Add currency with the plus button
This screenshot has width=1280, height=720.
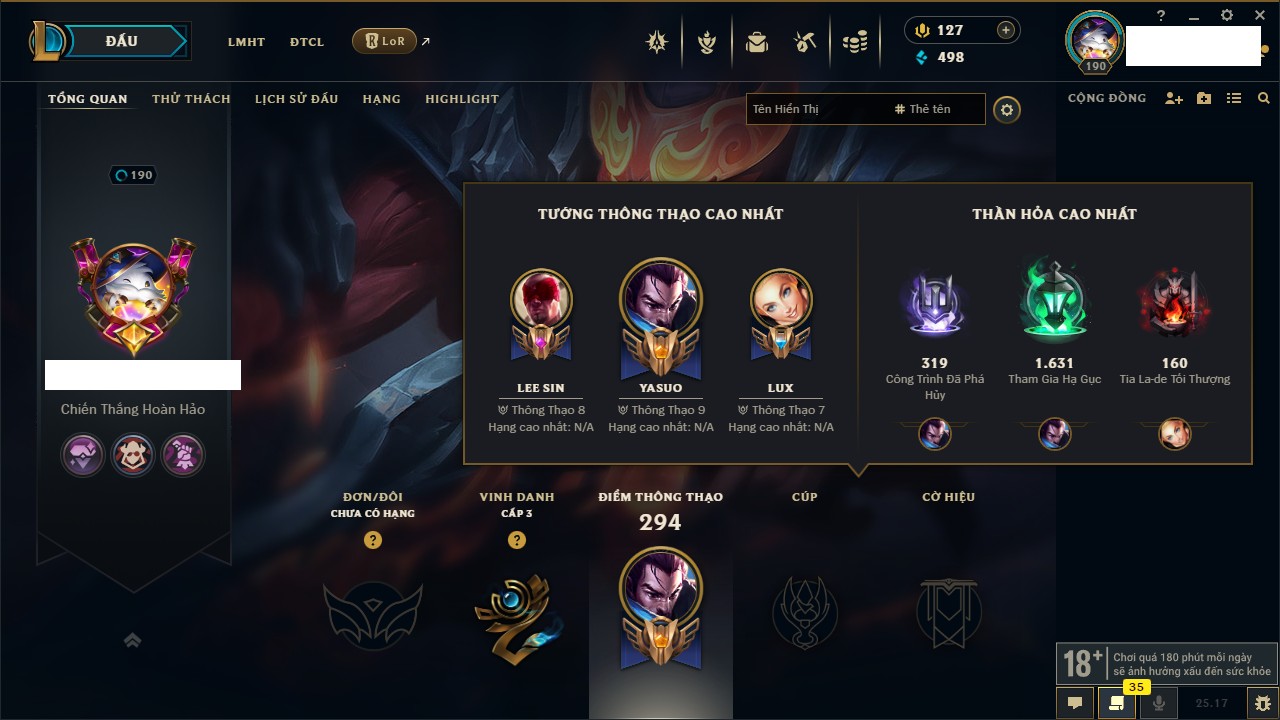click(x=1006, y=30)
